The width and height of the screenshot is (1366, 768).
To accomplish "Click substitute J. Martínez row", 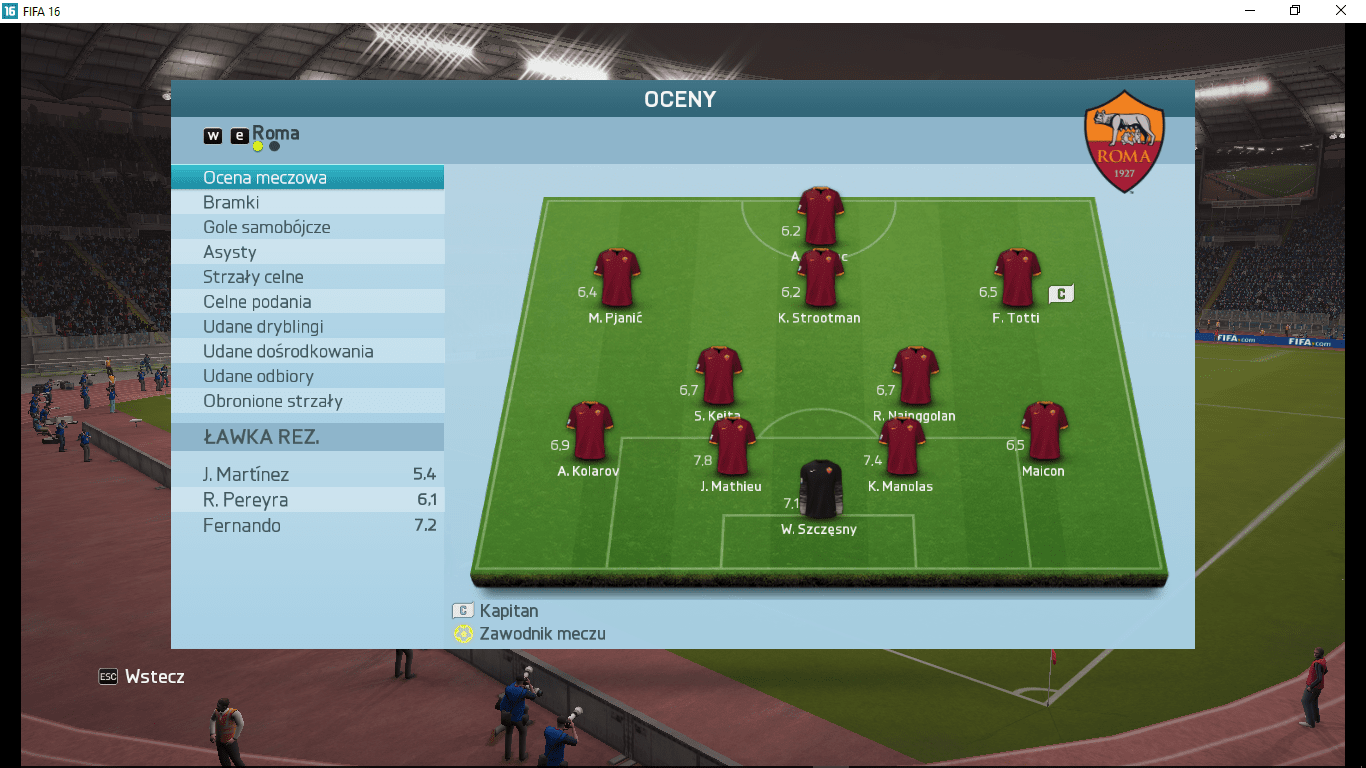I will (x=307, y=474).
